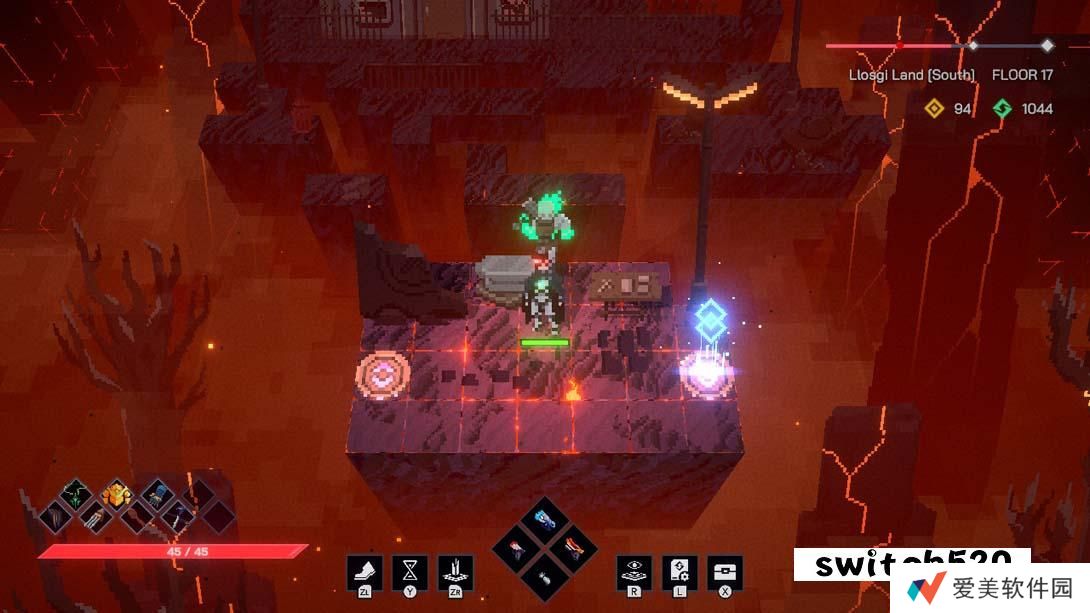Select the silver claw relic slot
The width and height of the screenshot is (1090, 613).
click(95, 516)
